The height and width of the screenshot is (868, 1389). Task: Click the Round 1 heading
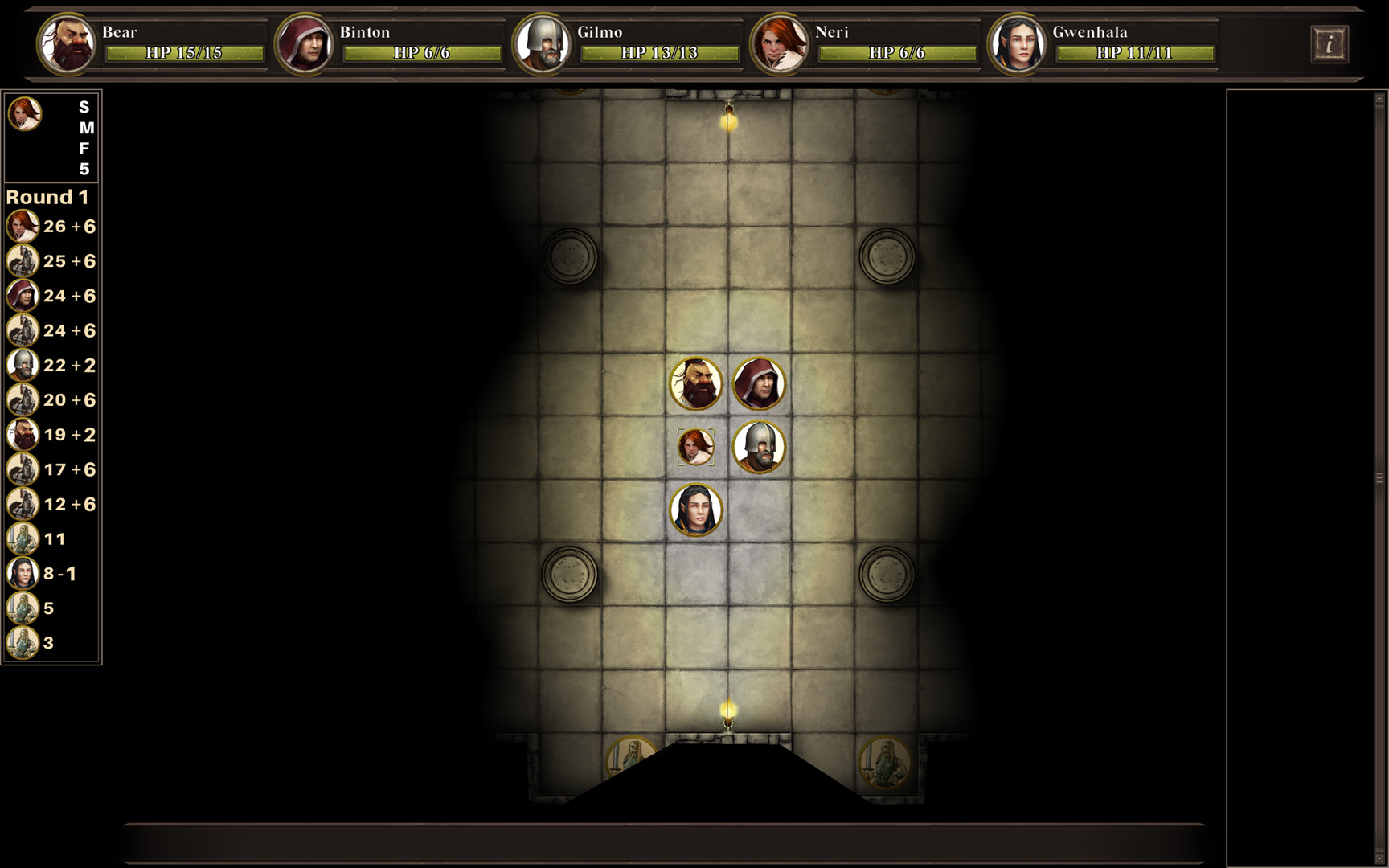point(47,196)
